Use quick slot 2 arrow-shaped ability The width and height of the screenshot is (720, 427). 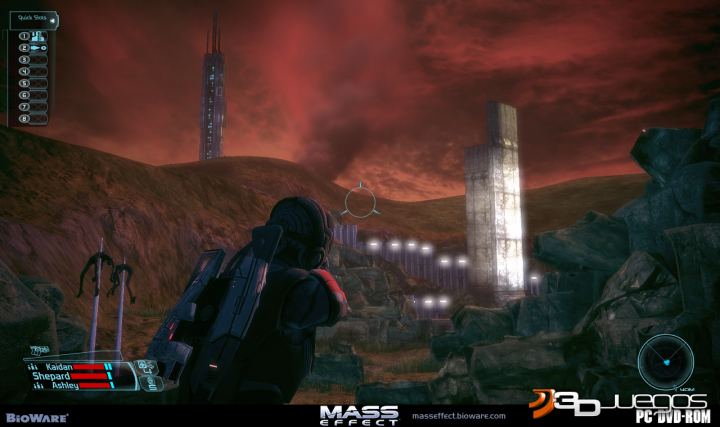click(x=39, y=47)
